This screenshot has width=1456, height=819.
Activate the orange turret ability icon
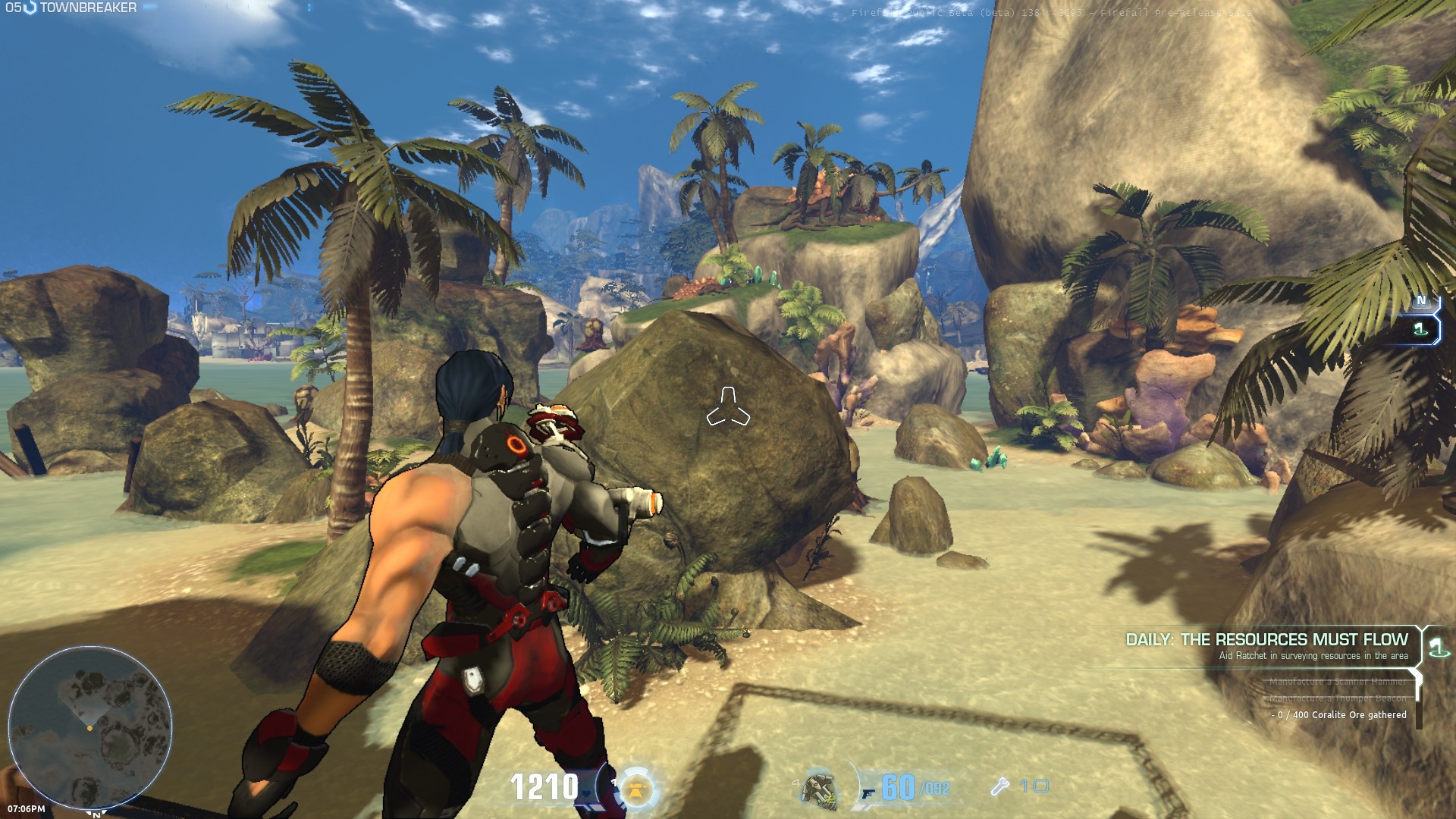(x=638, y=789)
